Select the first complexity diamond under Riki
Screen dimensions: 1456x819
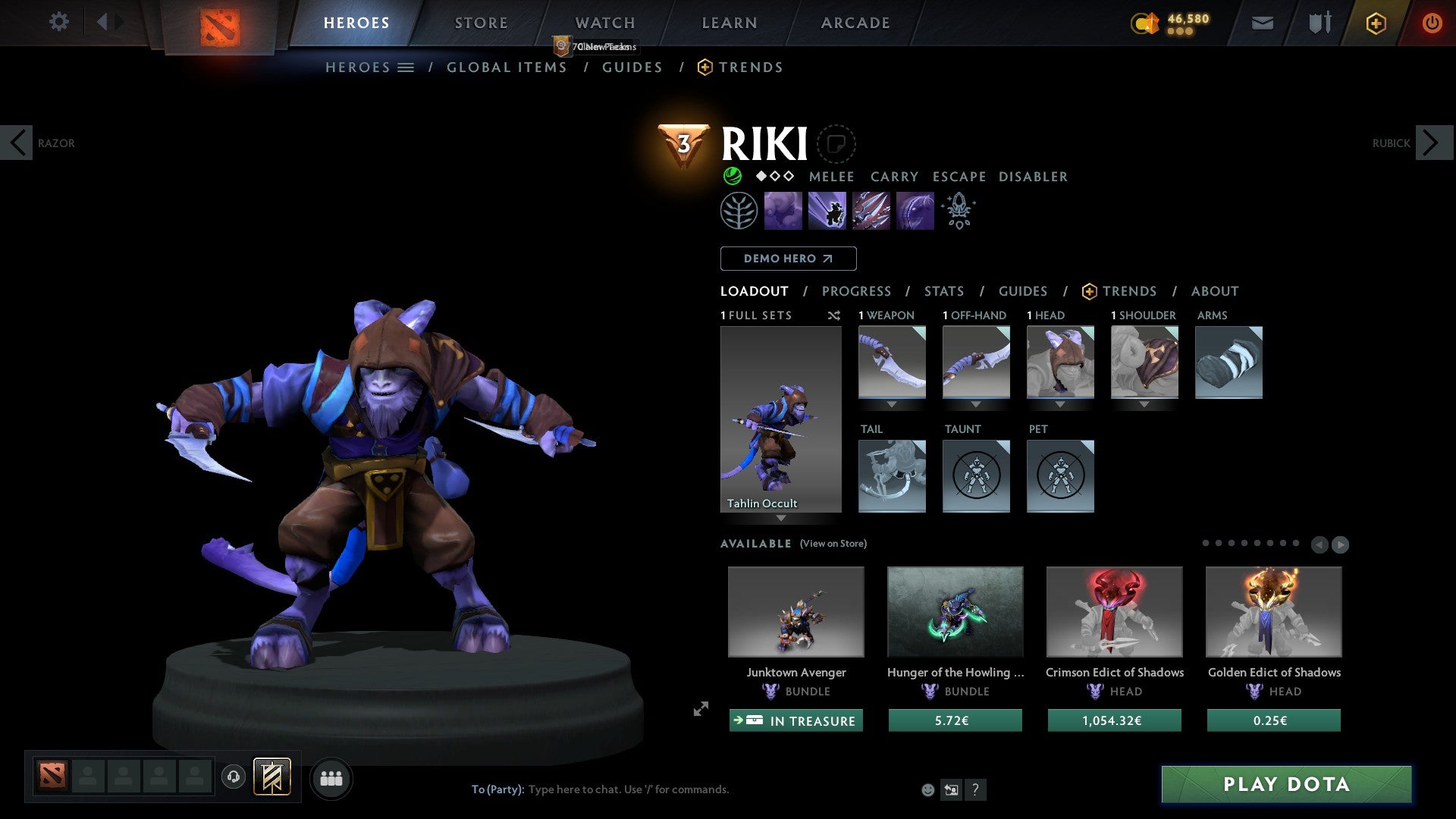(760, 177)
